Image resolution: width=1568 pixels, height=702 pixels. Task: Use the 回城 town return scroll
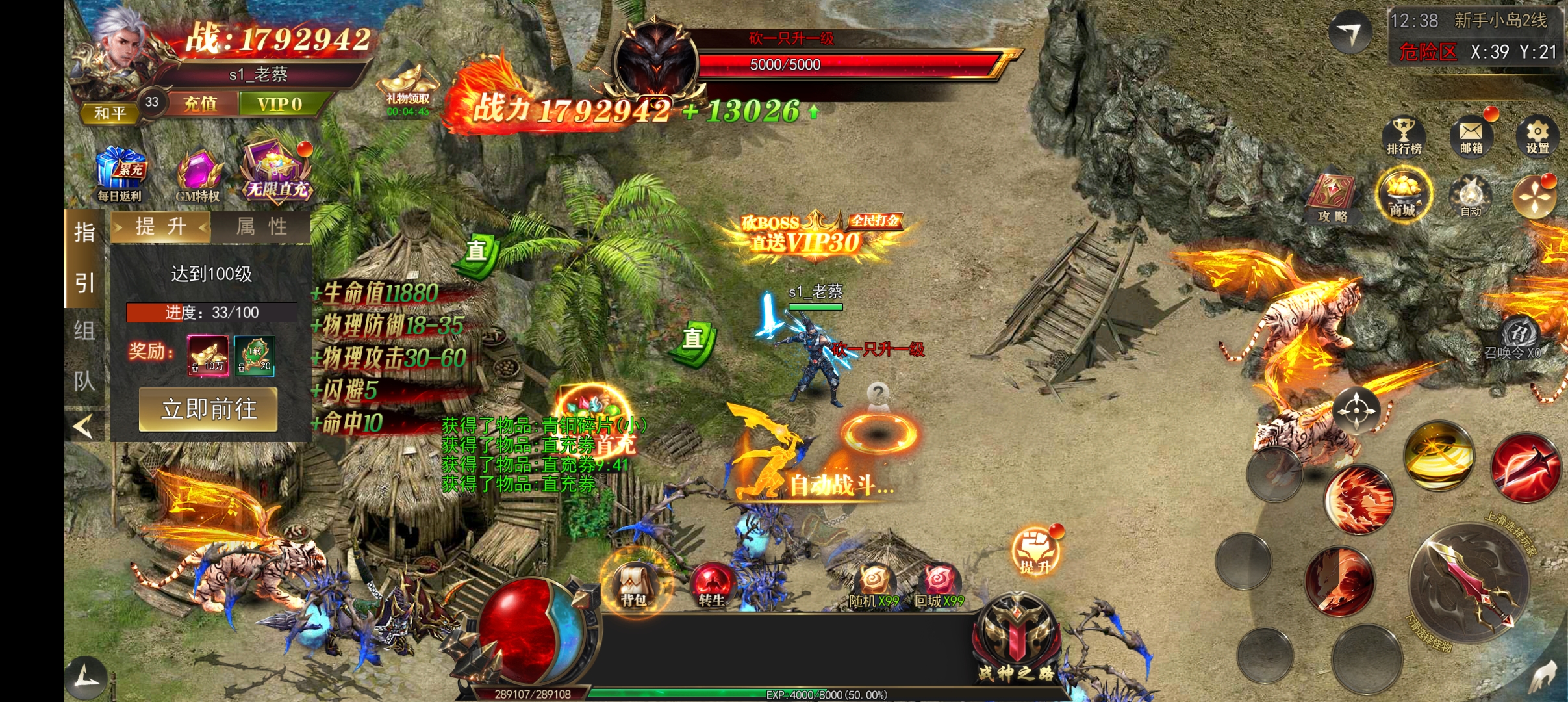[939, 585]
